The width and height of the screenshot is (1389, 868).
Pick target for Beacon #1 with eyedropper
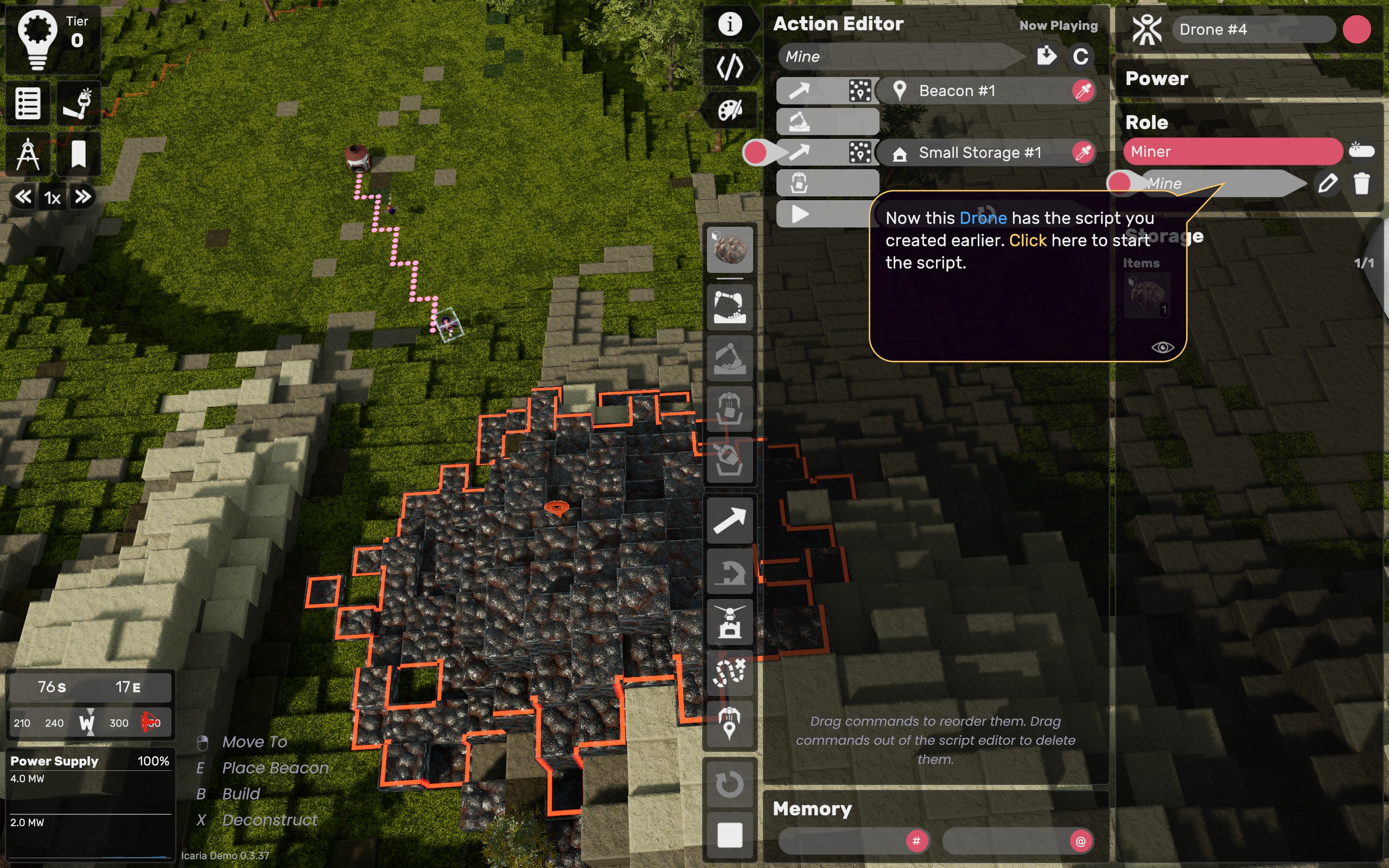coord(1082,91)
